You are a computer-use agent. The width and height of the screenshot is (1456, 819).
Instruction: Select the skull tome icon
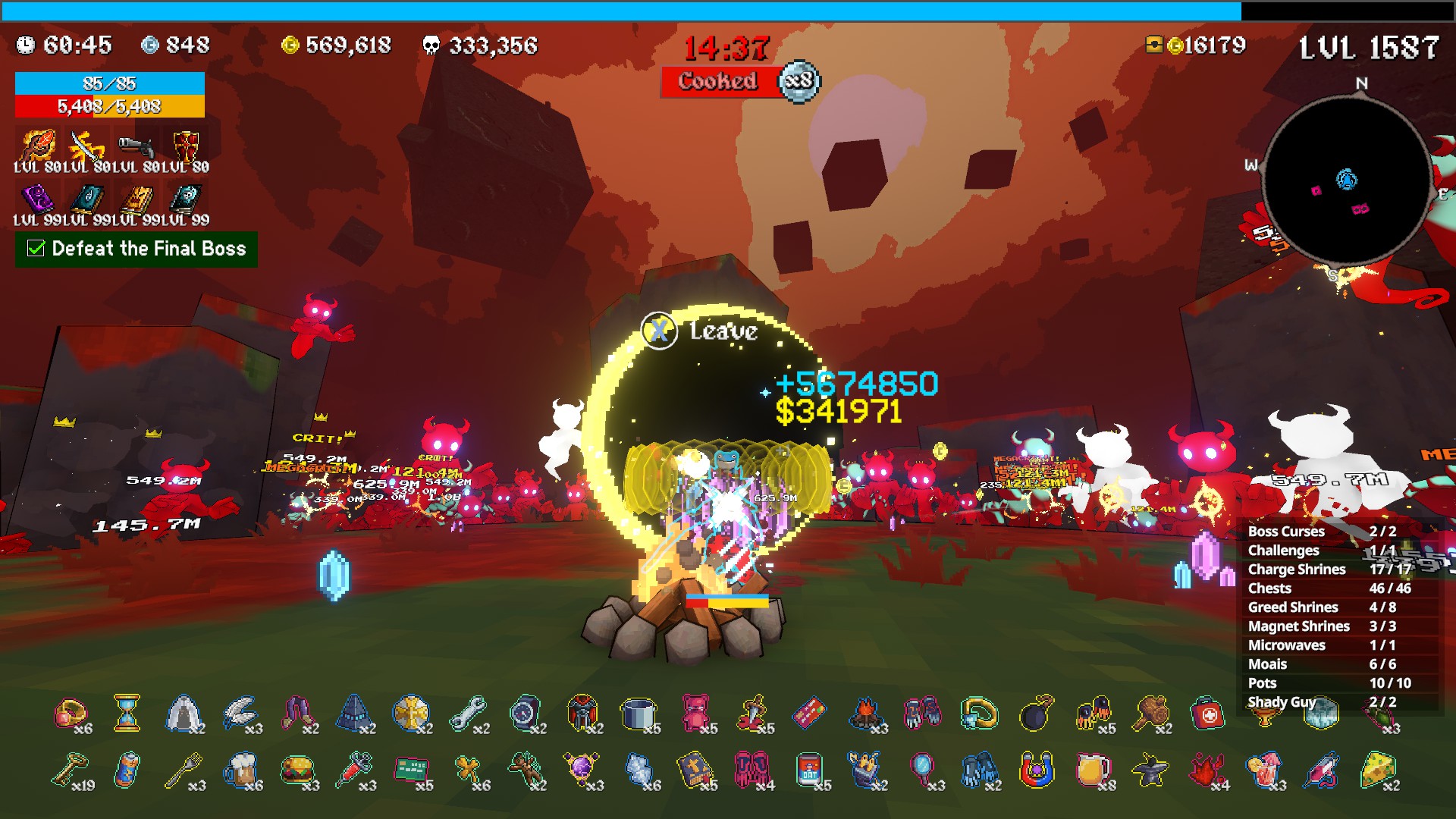(186, 199)
